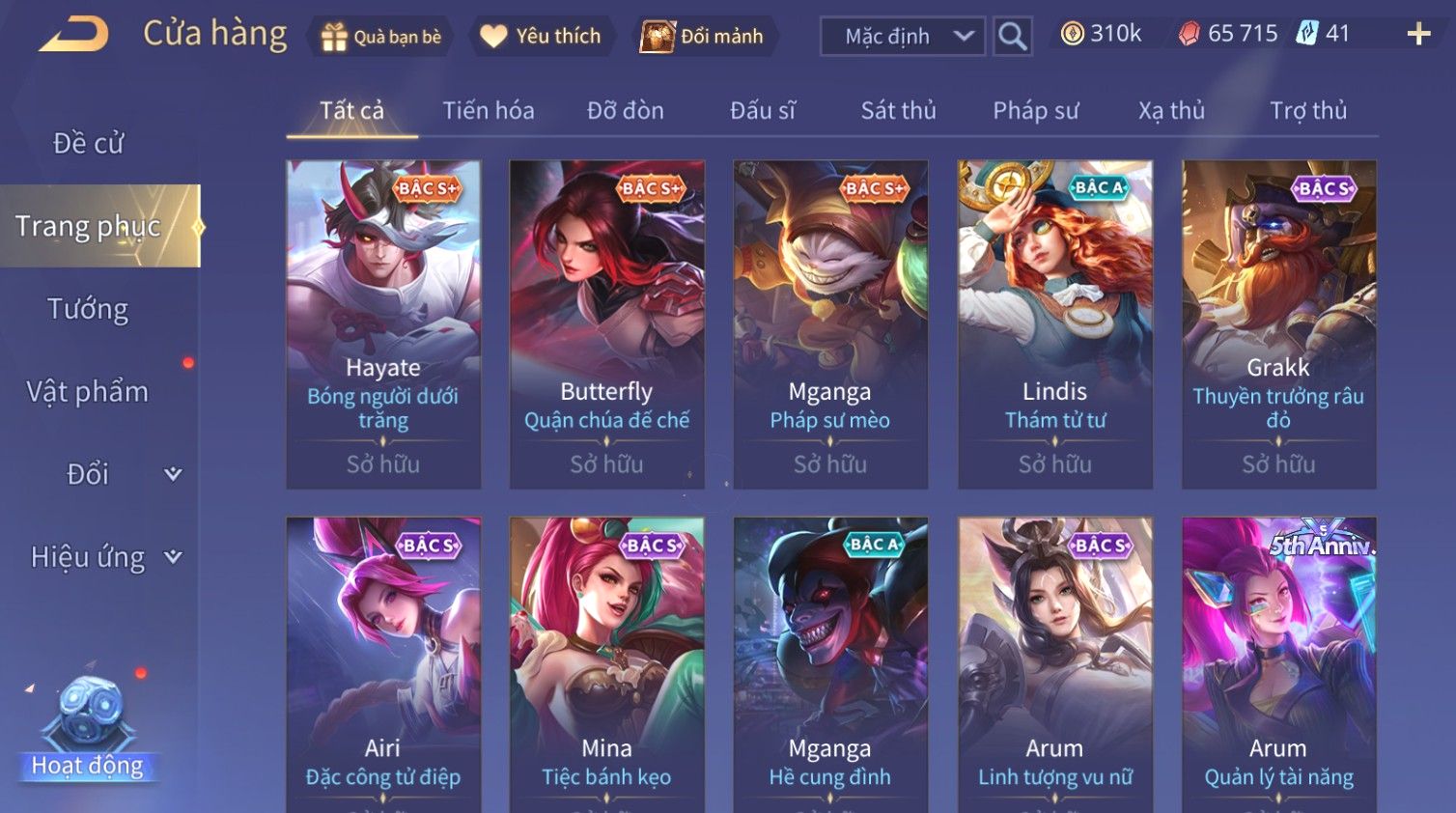Open the Tướng heroes section
This screenshot has width=1456, height=813.
[88, 309]
